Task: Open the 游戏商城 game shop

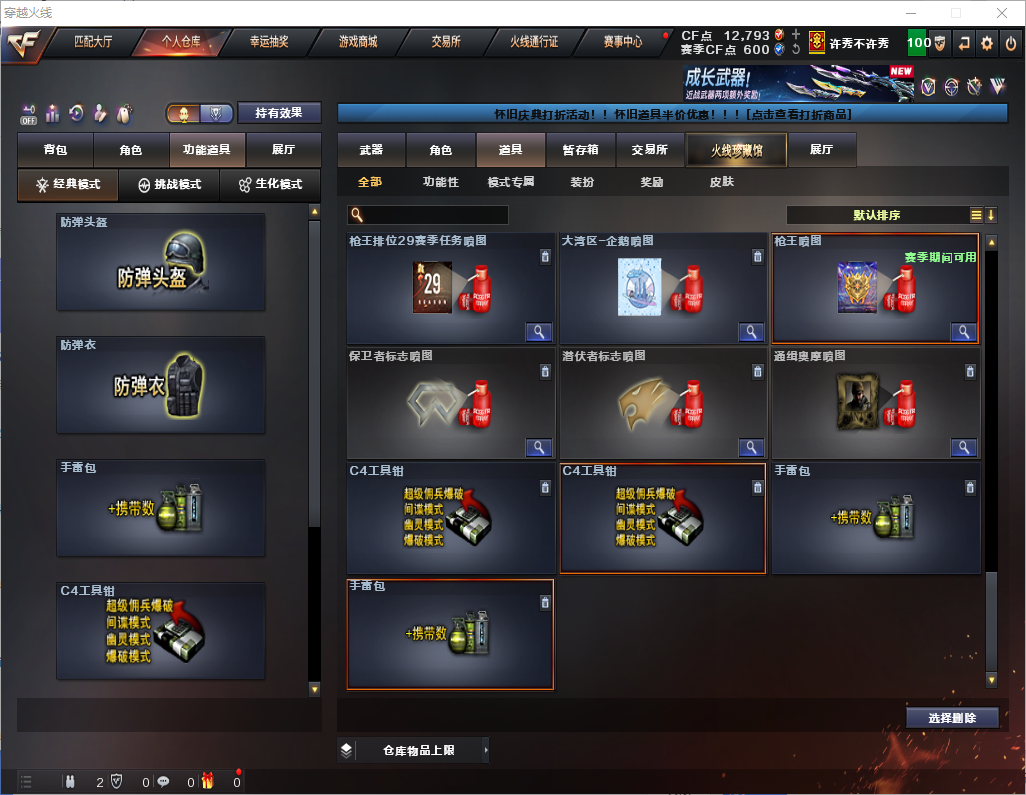Action: [x=358, y=42]
